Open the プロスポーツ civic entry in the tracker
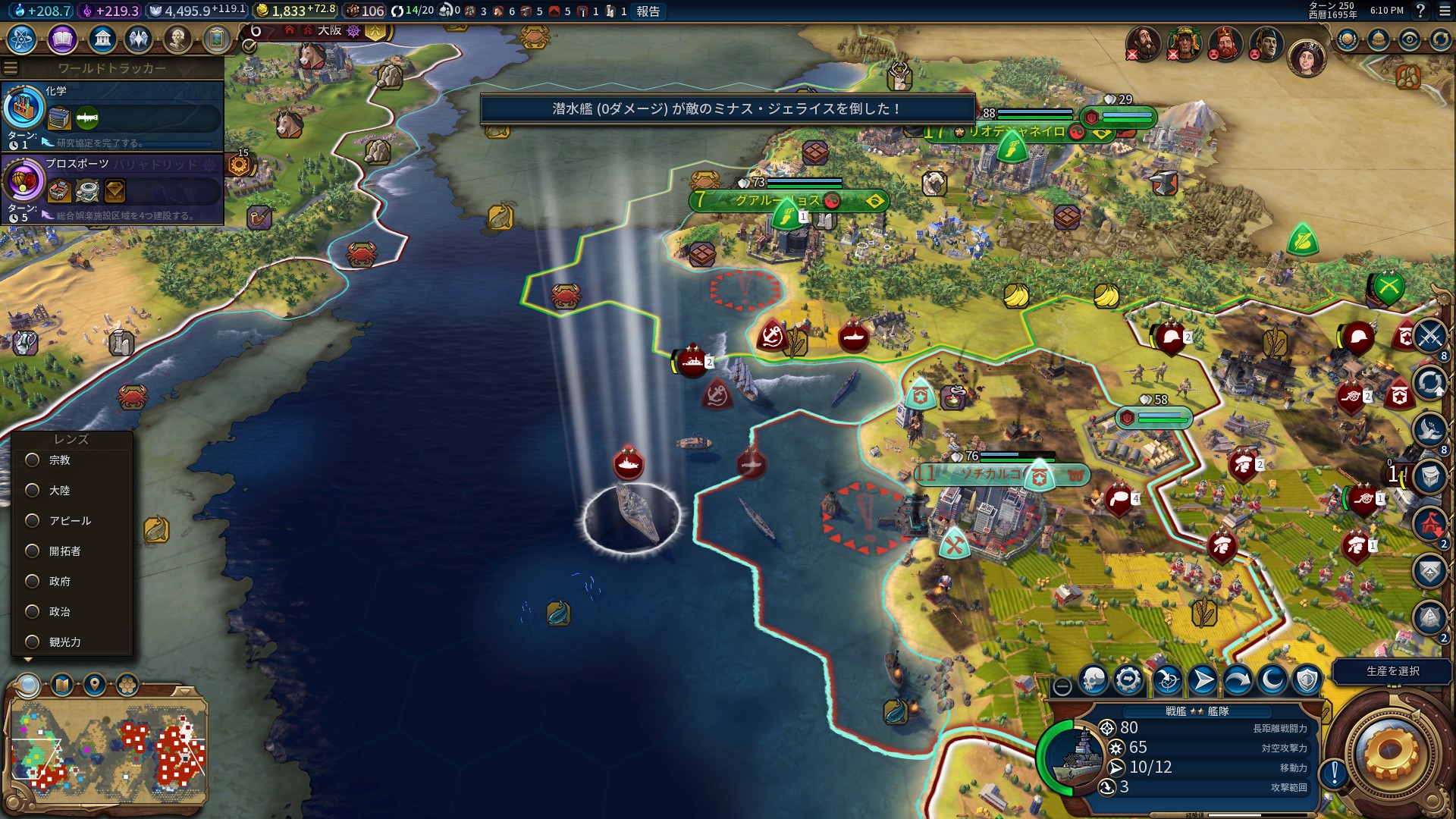Image resolution: width=1456 pixels, height=819 pixels. click(114, 188)
